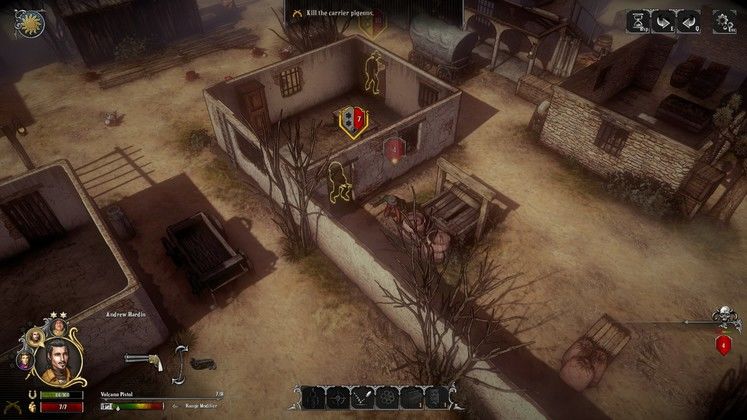Select the Volcano Pistol weapon

(x=143, y=360)
